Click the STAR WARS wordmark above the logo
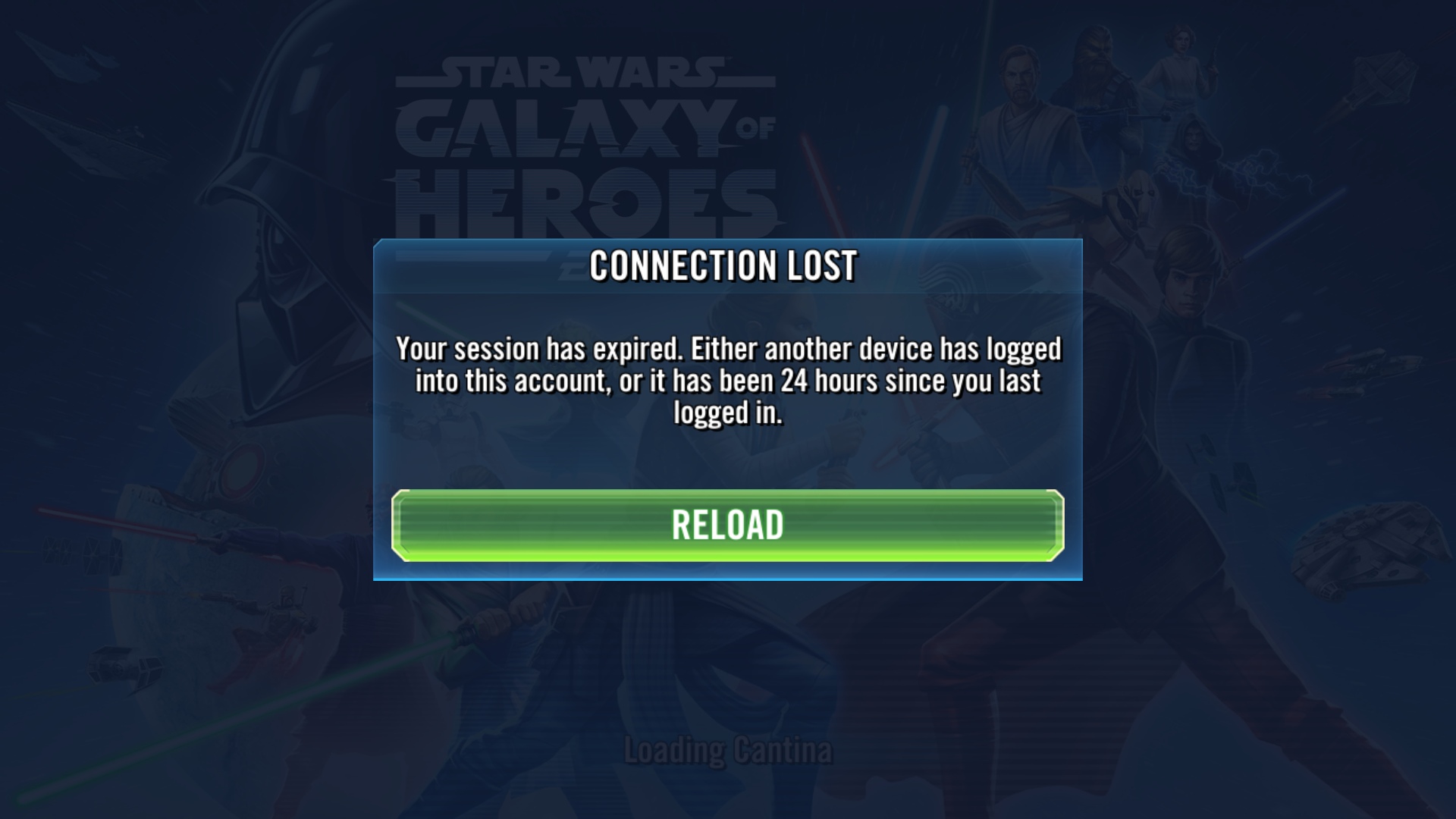 (x=584, y=72)
